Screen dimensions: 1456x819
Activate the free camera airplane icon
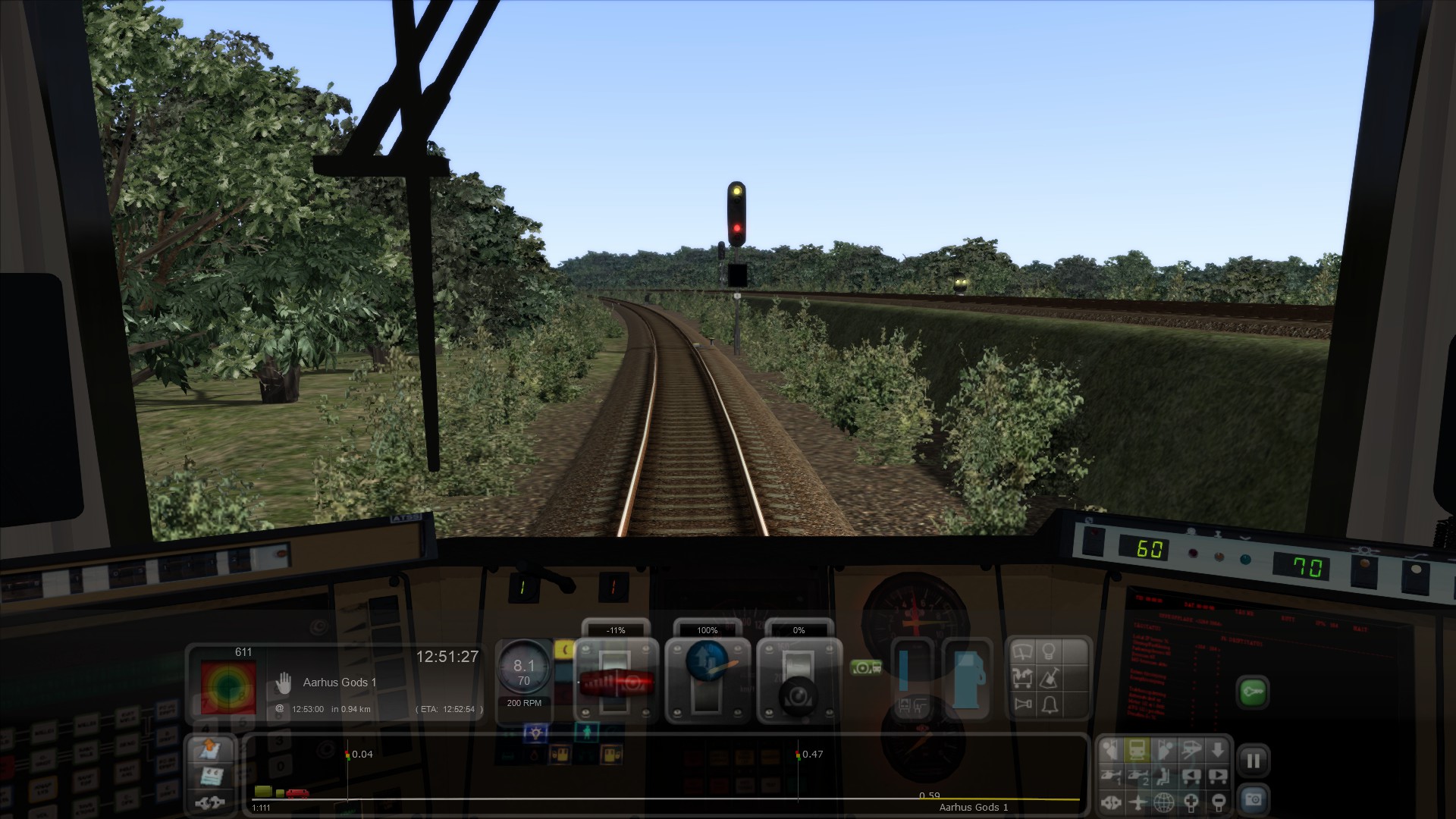pyautogui.click(x=1137, y=802)
